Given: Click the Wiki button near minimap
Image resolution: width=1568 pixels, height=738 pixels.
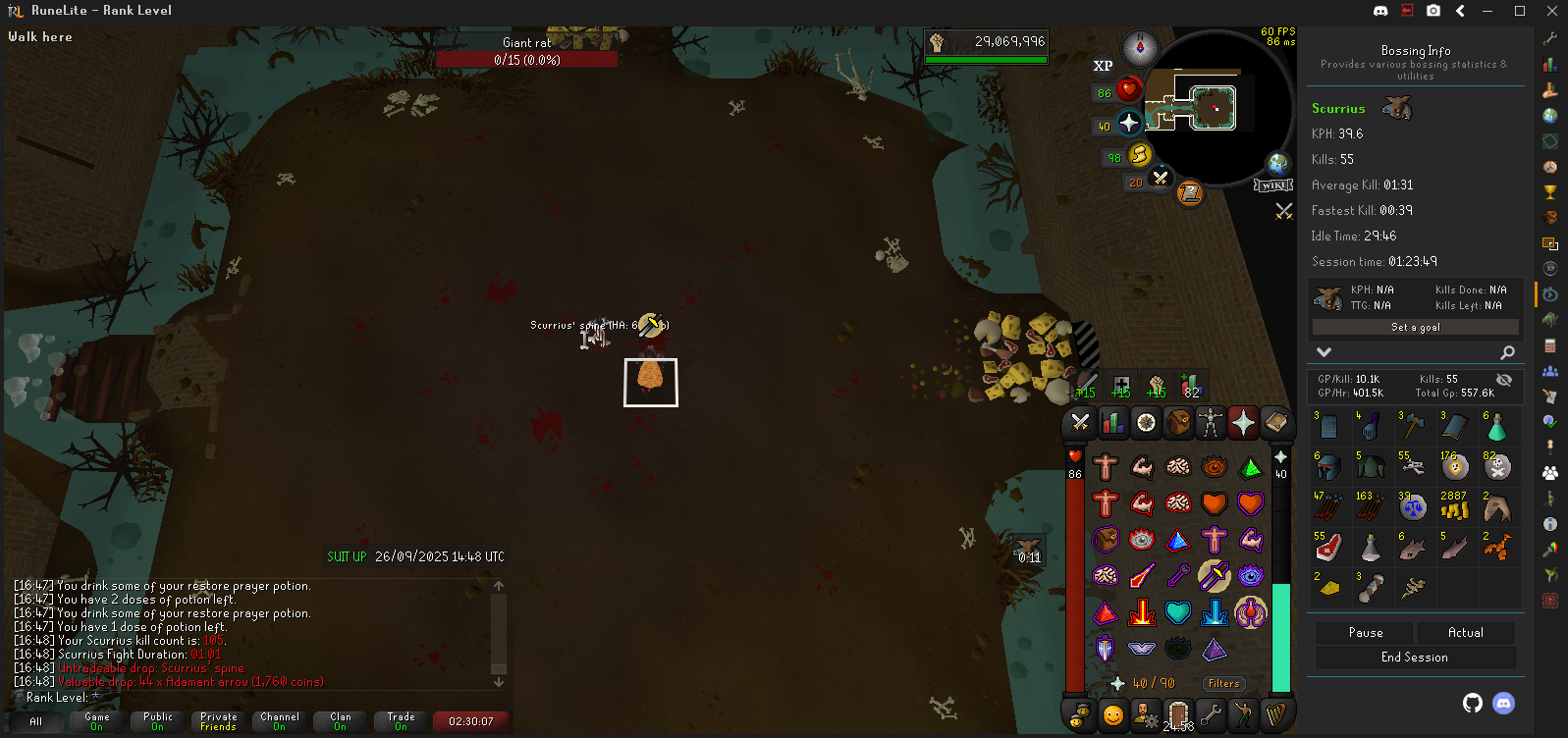Looking at the screenshot, I should pyautogui.click(x=1273, y=184).
